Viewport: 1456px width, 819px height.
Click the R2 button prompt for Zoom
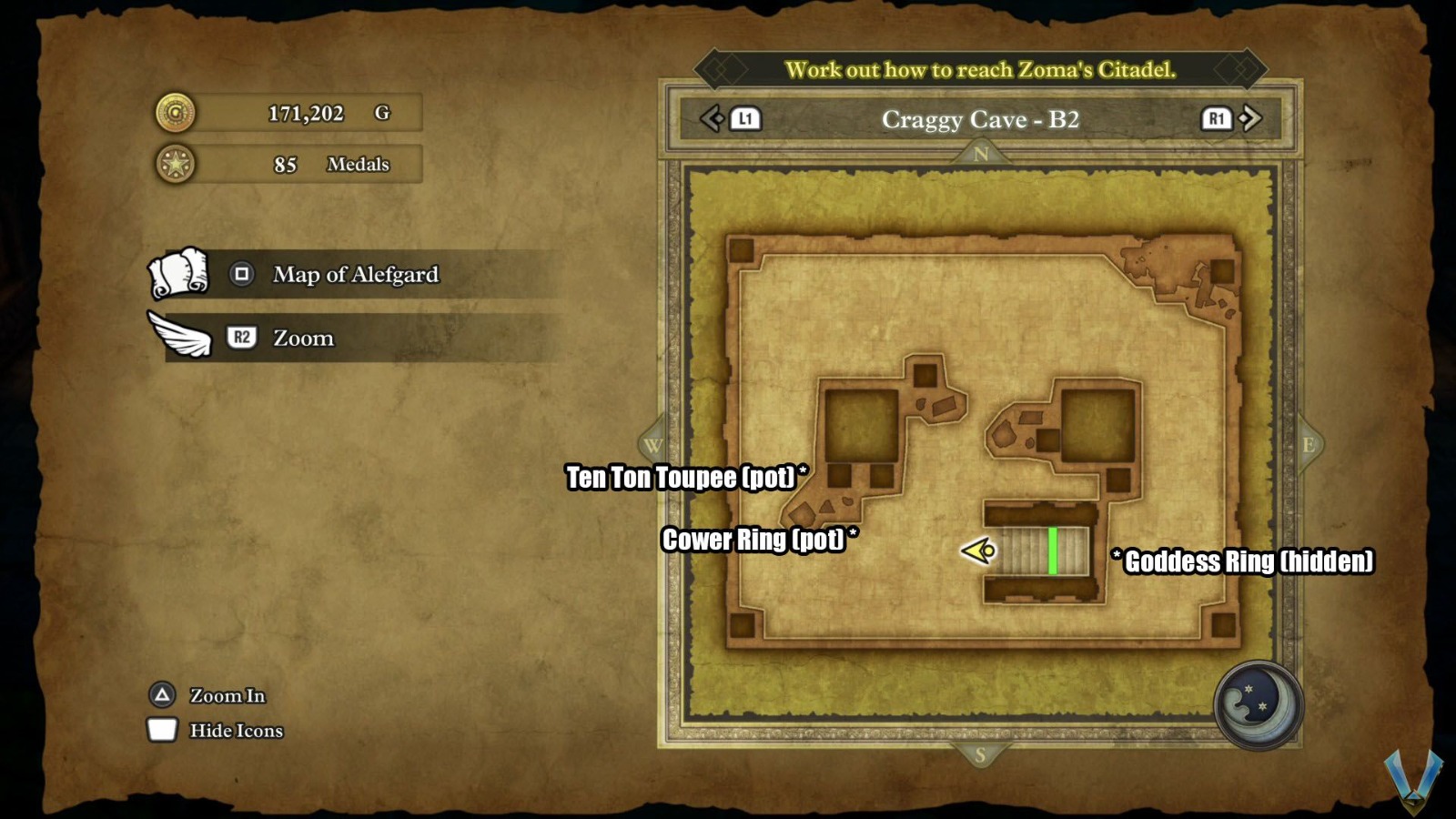(242, 338)
